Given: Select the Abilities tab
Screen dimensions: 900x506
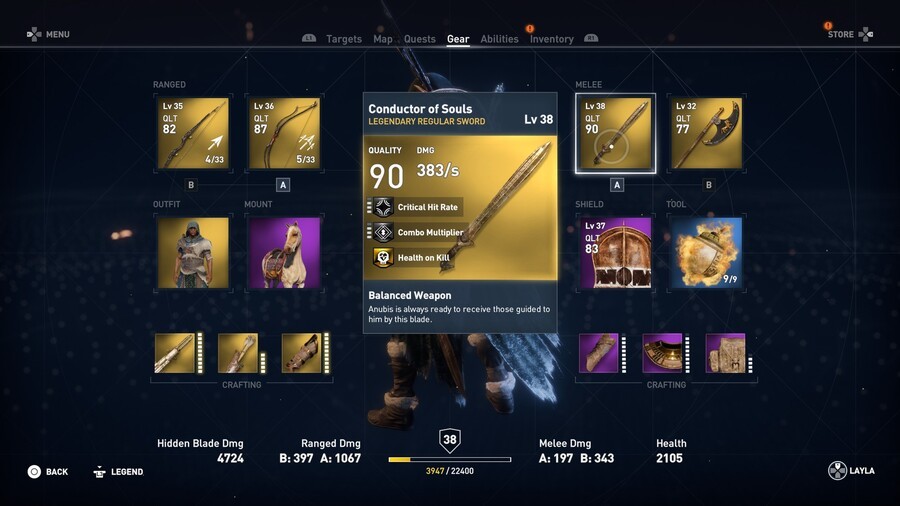Looking at the screenshot, I should (499, 39).
